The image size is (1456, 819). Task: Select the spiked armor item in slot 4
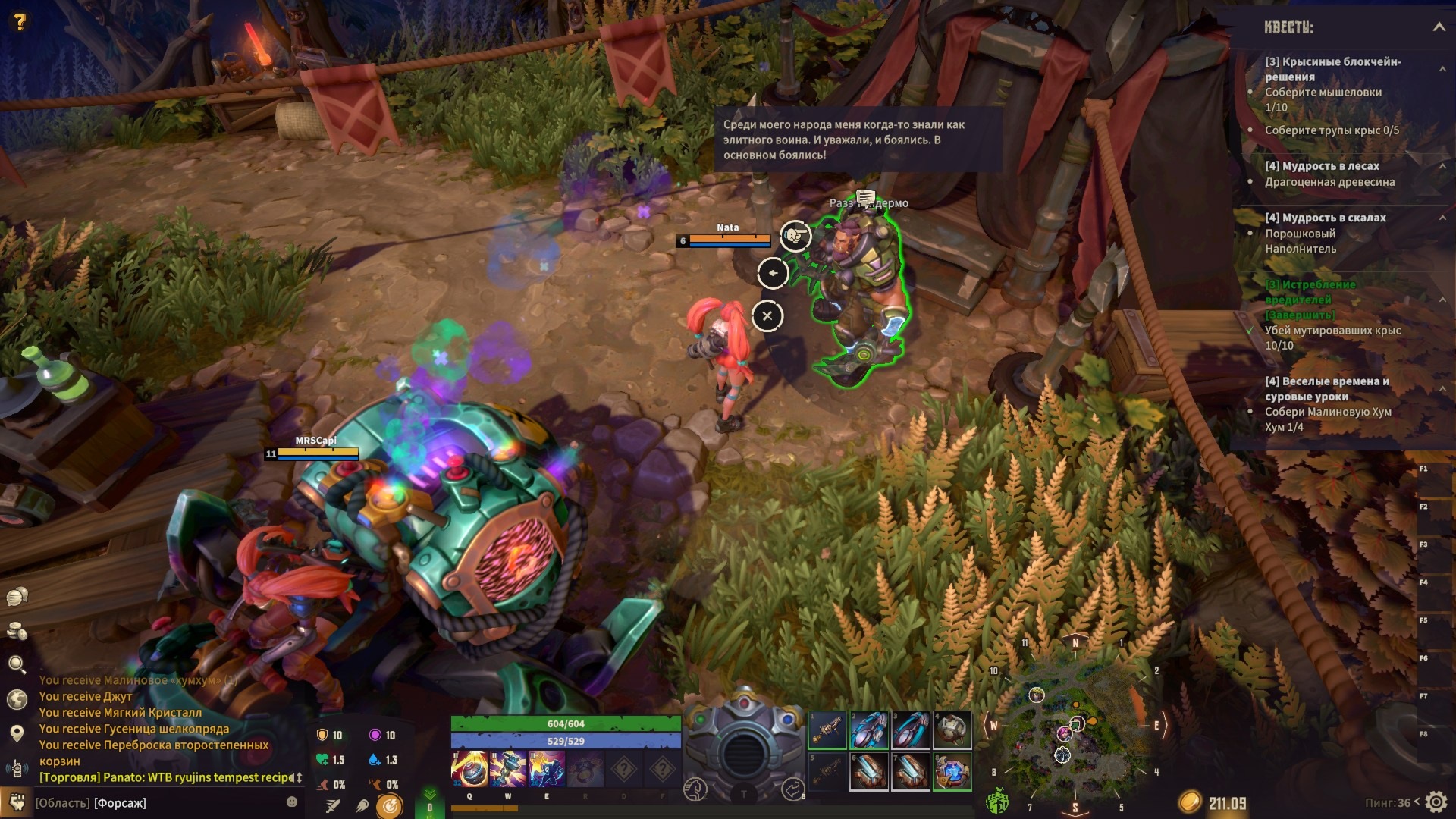coord(952,730)
